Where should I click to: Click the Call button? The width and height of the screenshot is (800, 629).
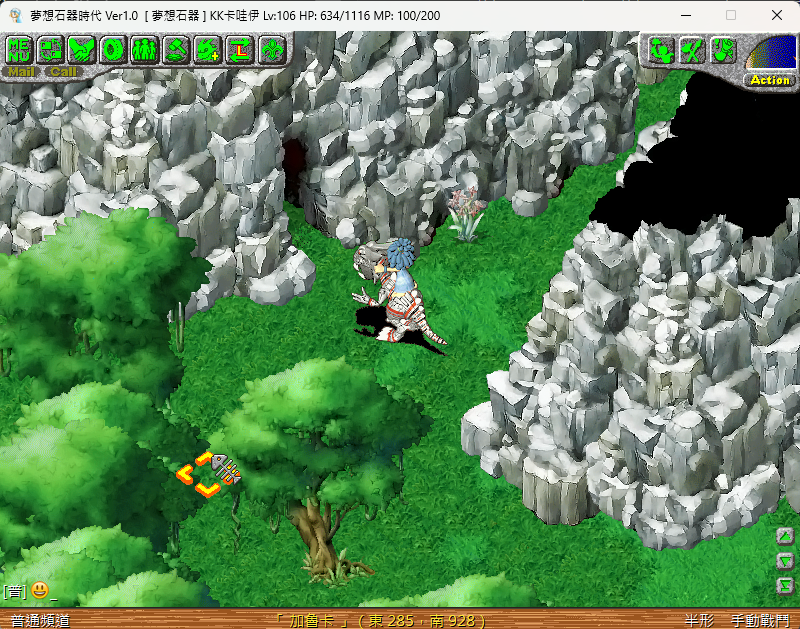point(63,71)
